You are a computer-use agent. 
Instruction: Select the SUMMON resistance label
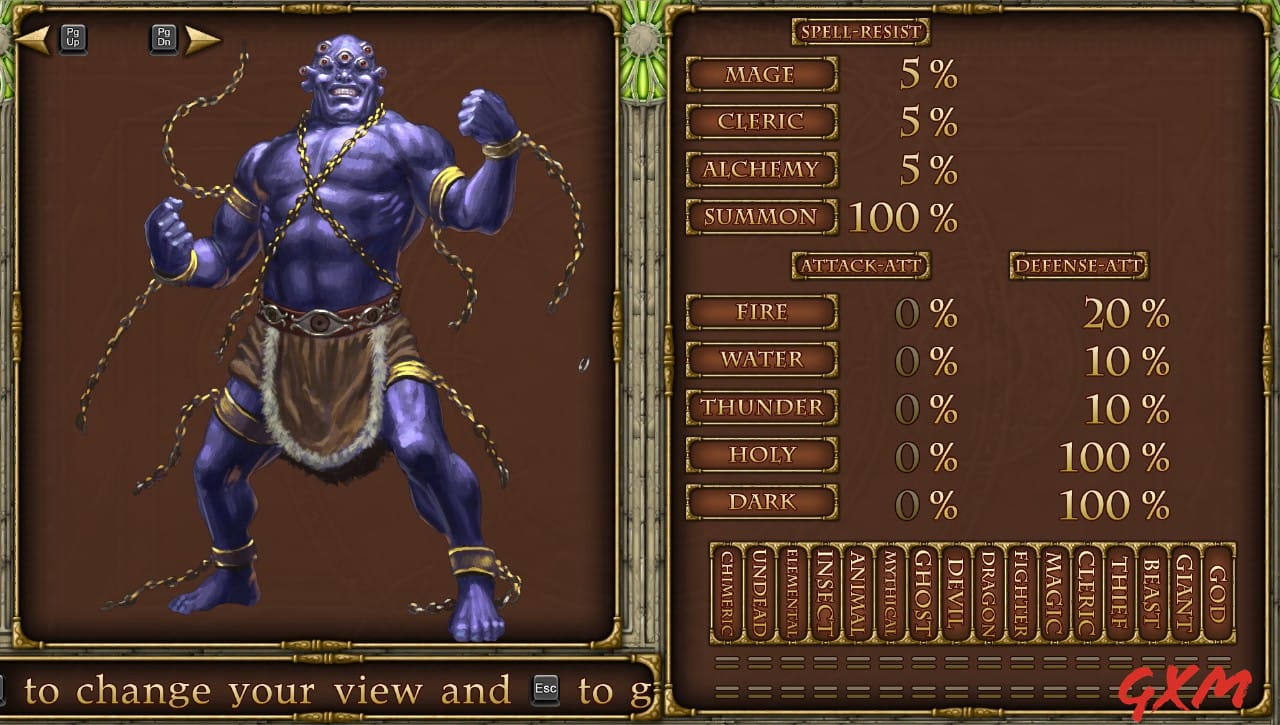761,217
